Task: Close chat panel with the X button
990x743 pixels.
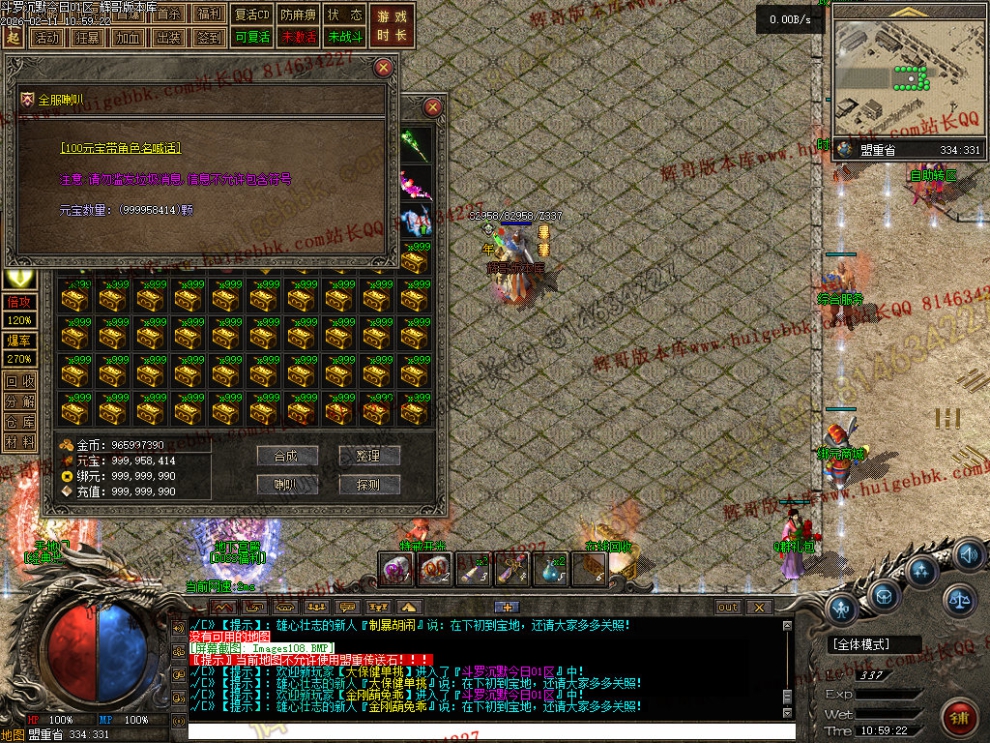Action: [x=759, y=607]
